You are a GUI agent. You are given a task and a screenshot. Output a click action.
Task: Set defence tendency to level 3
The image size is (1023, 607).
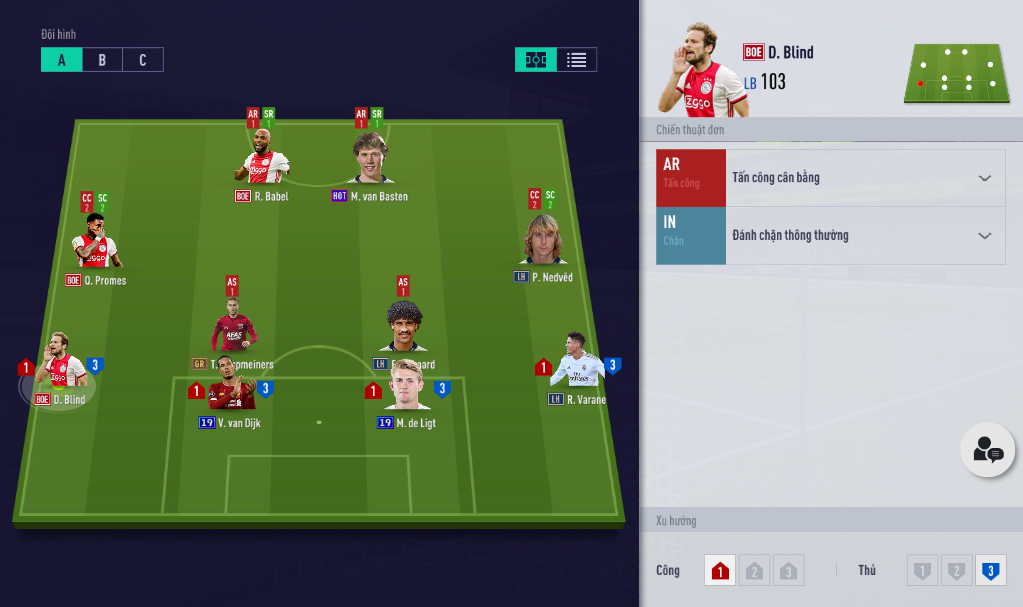point(990,571)
